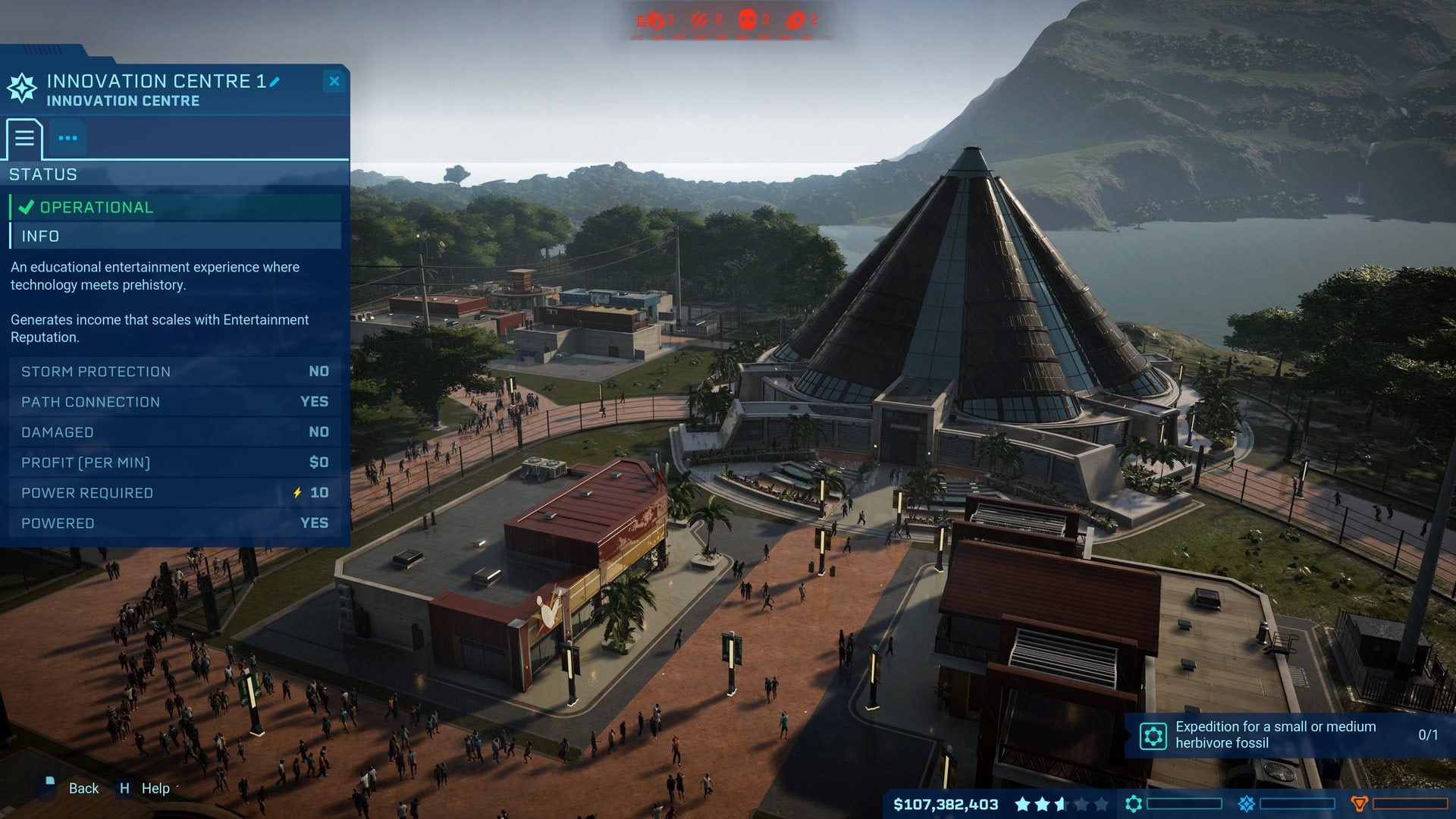The height and width of the screenshot is (819, 1456).
Task: Collapse the Path Connection row
Action: point(173,402)
